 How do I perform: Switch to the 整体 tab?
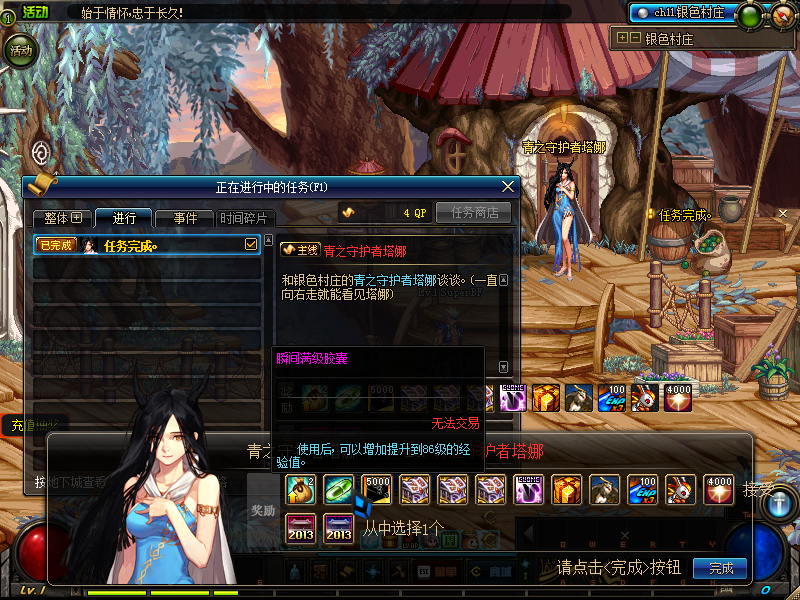tap(63, 217)
